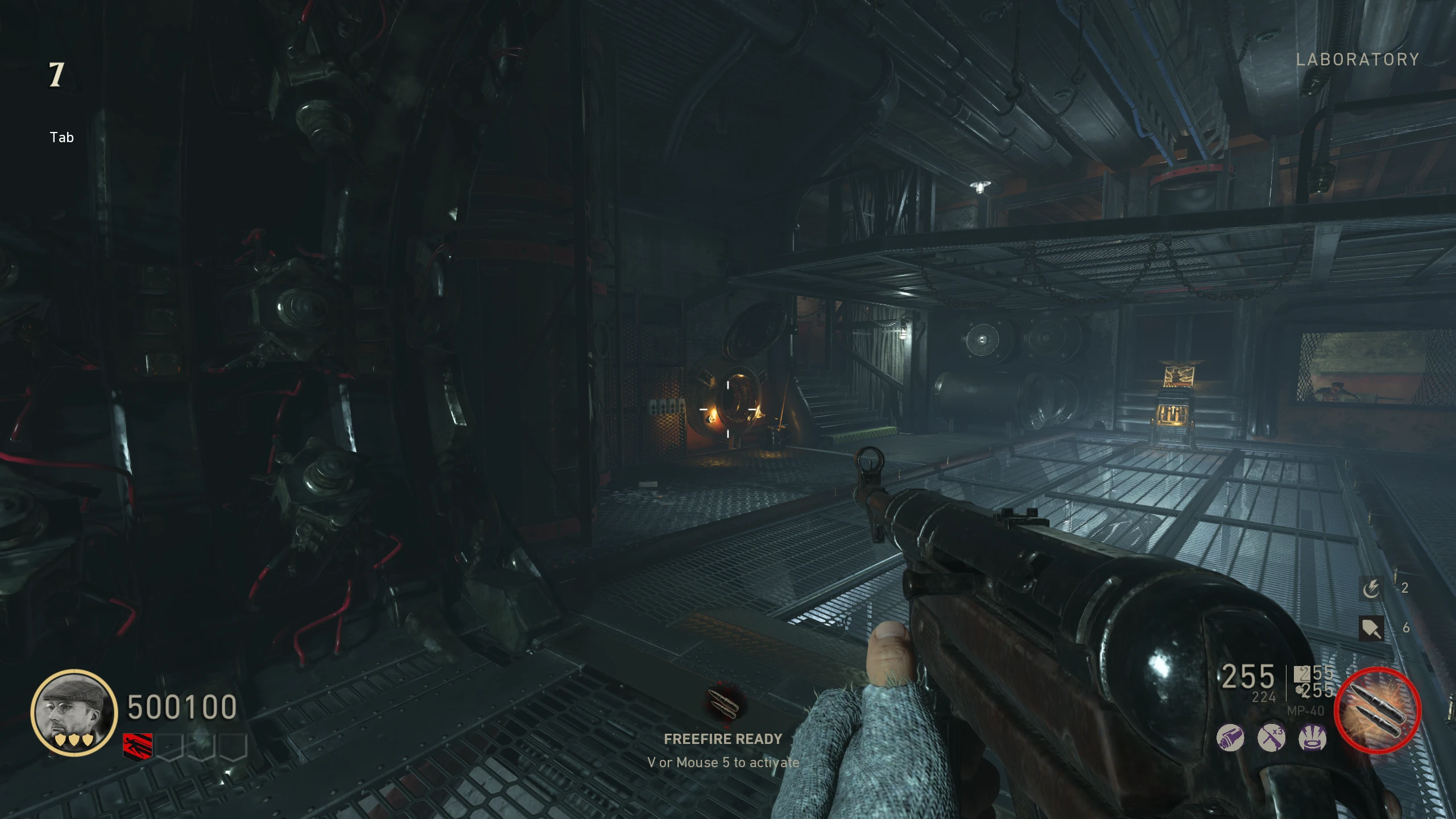Click the purple x3 rifle mod icon
Viewport: 1456px width, 819px height.
click(1271, 738)
